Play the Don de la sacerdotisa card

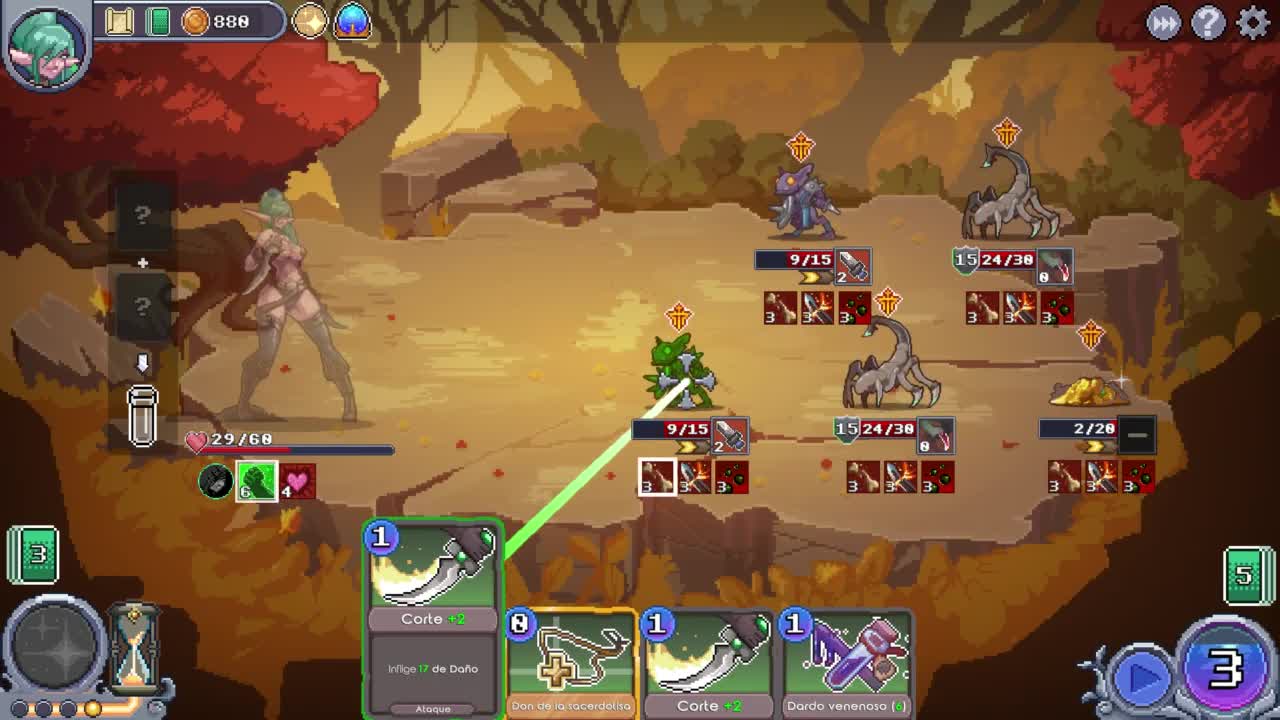pos(571,665)
